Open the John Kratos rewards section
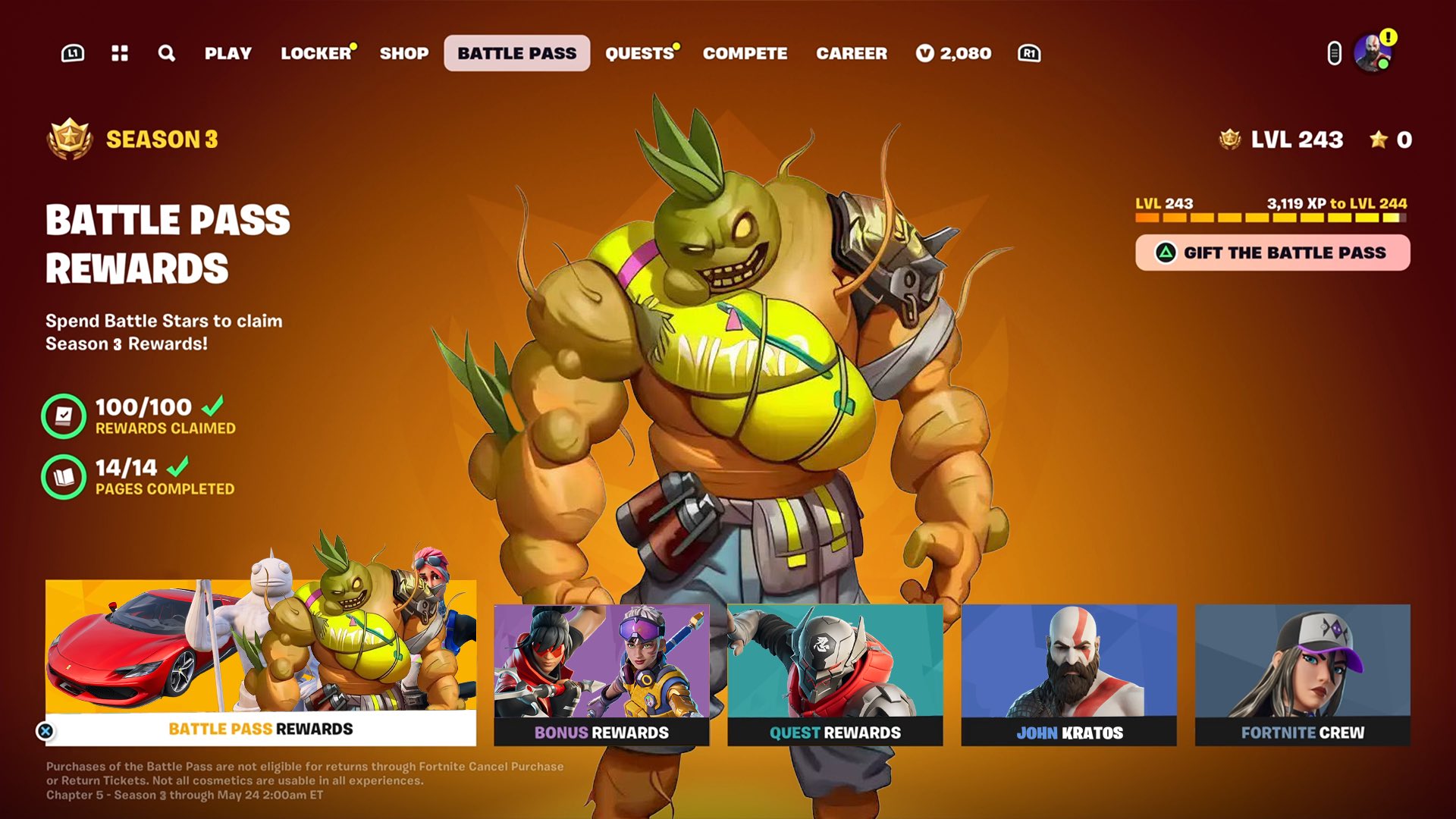 1070,675
